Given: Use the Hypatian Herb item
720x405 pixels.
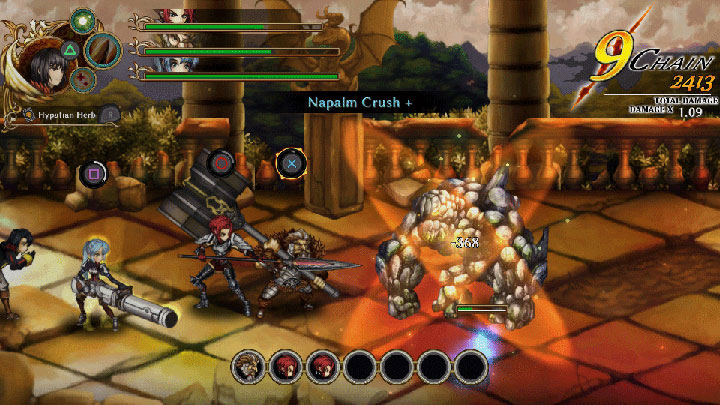Looking at the screenshot, I should pyautogui.click(x=62, y=116).
